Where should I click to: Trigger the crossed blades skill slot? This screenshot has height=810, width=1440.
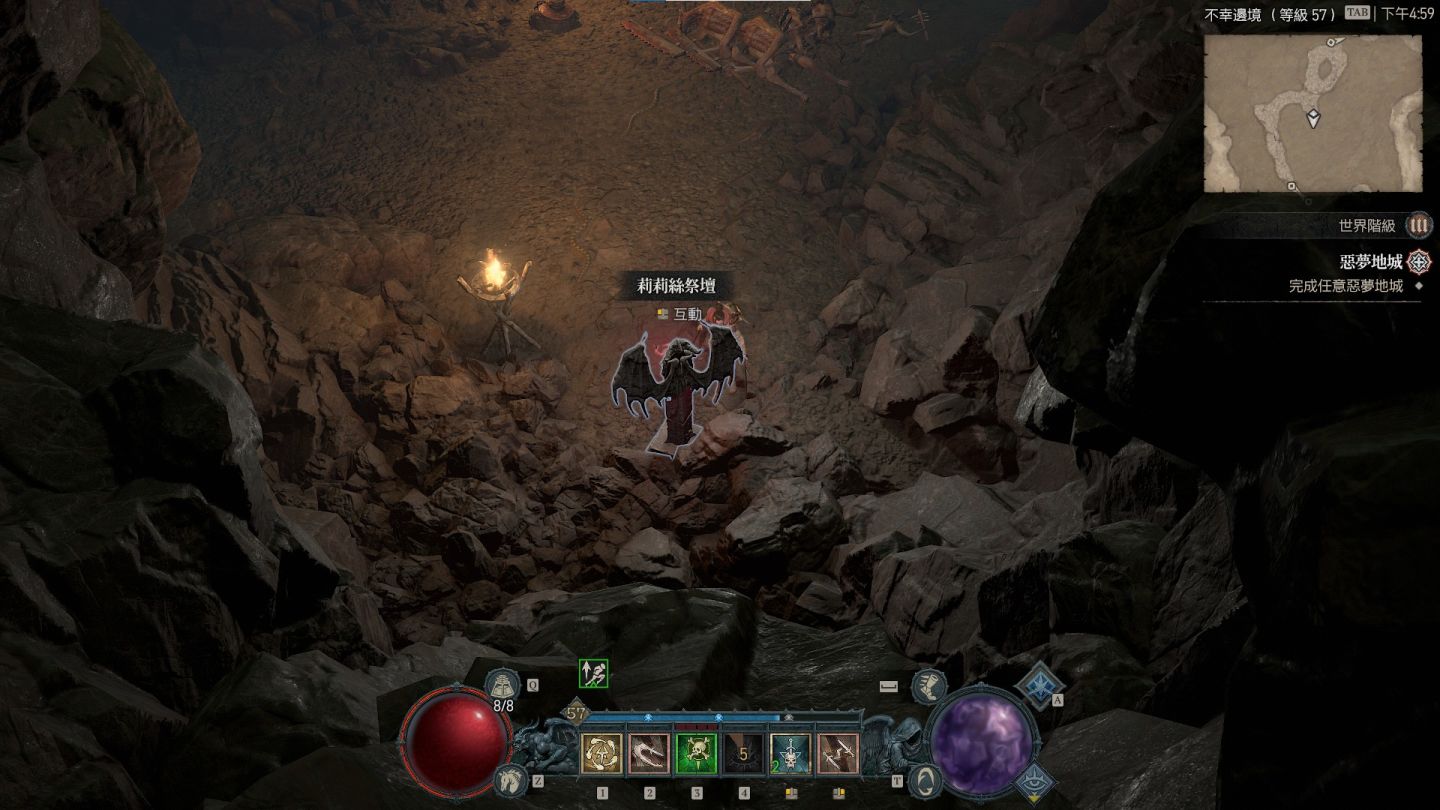tap(838, 754)
